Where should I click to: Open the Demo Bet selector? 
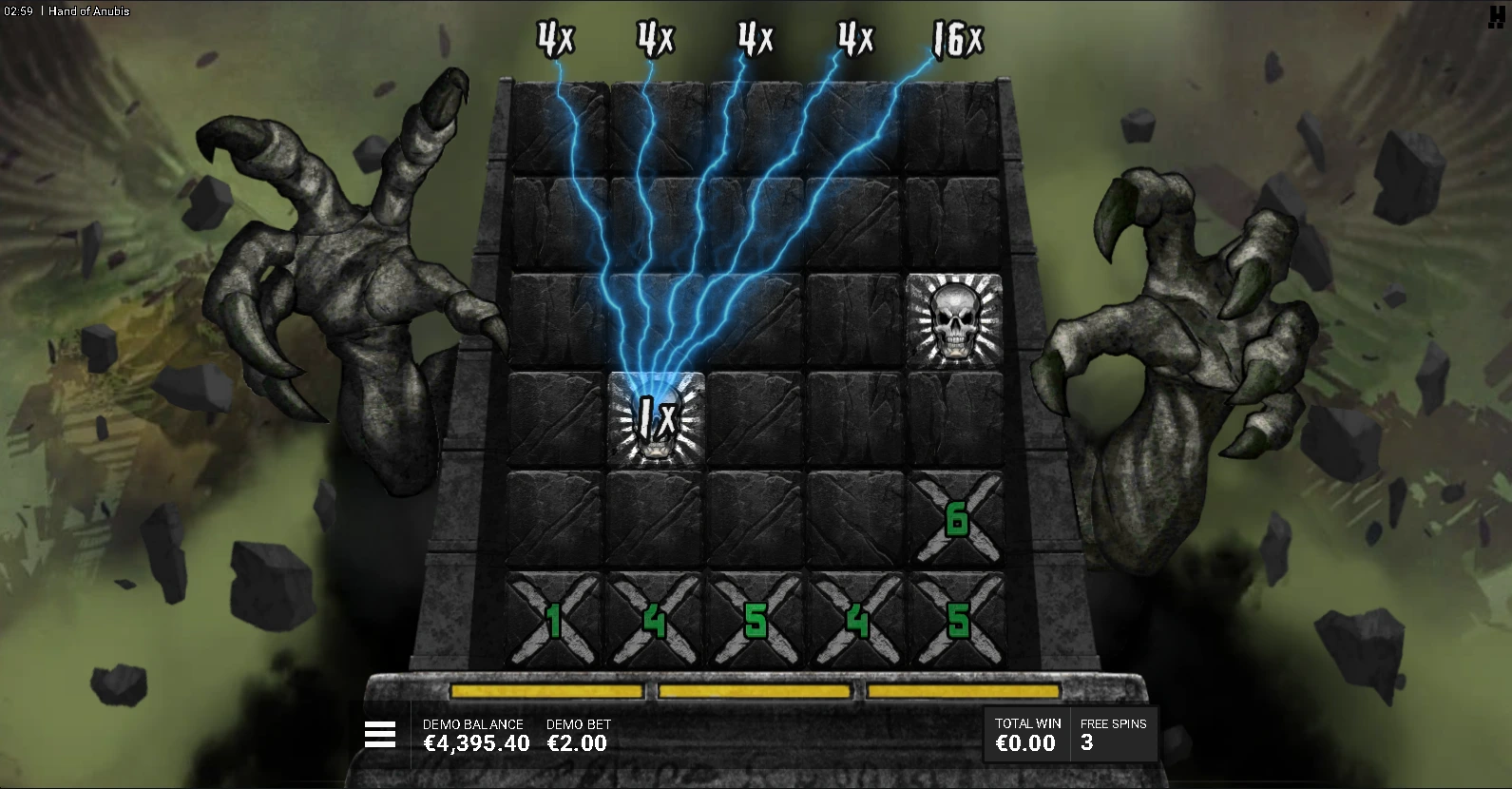pyautogui.click(x=577, y=735)
